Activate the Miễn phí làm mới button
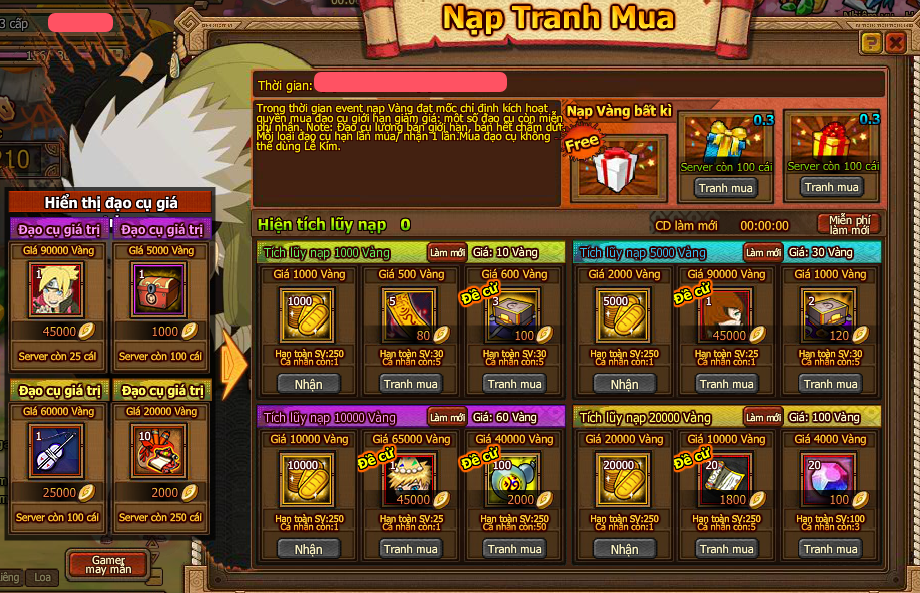The image size is (920, 593). click(849, 224)
